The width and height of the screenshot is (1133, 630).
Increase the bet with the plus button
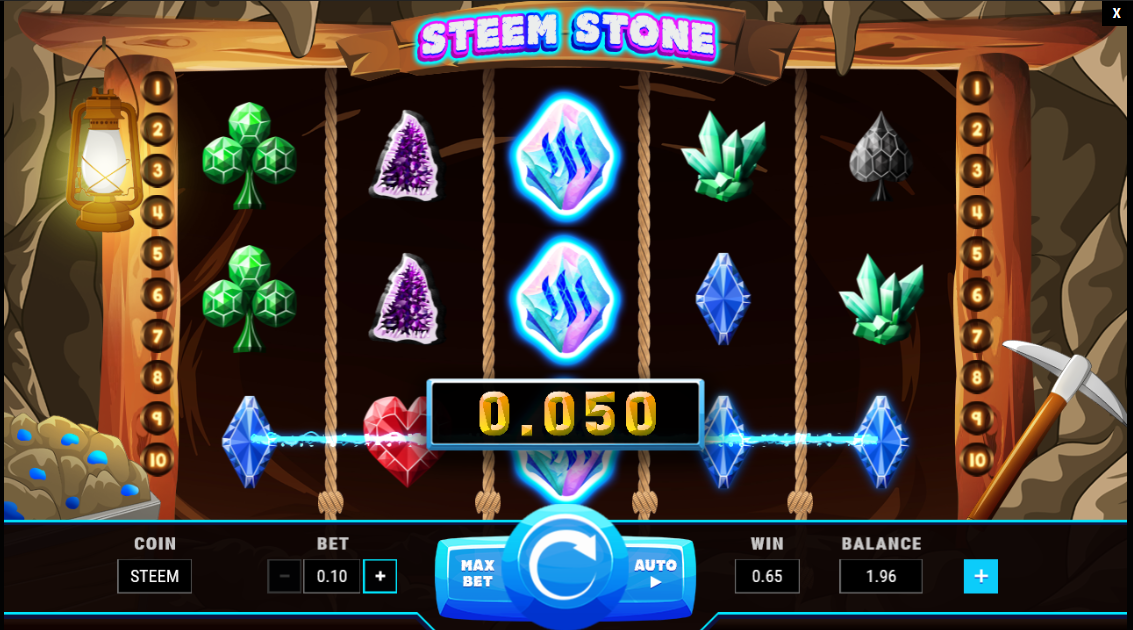380,576
